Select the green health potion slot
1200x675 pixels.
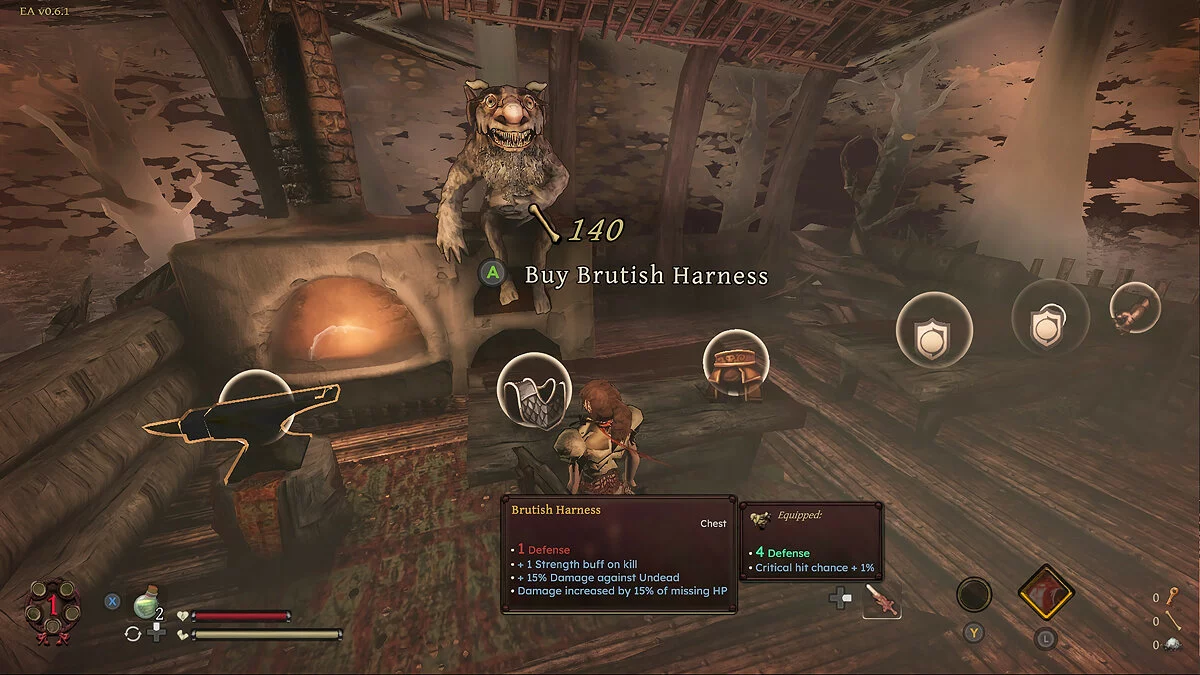tap(147, 601)
